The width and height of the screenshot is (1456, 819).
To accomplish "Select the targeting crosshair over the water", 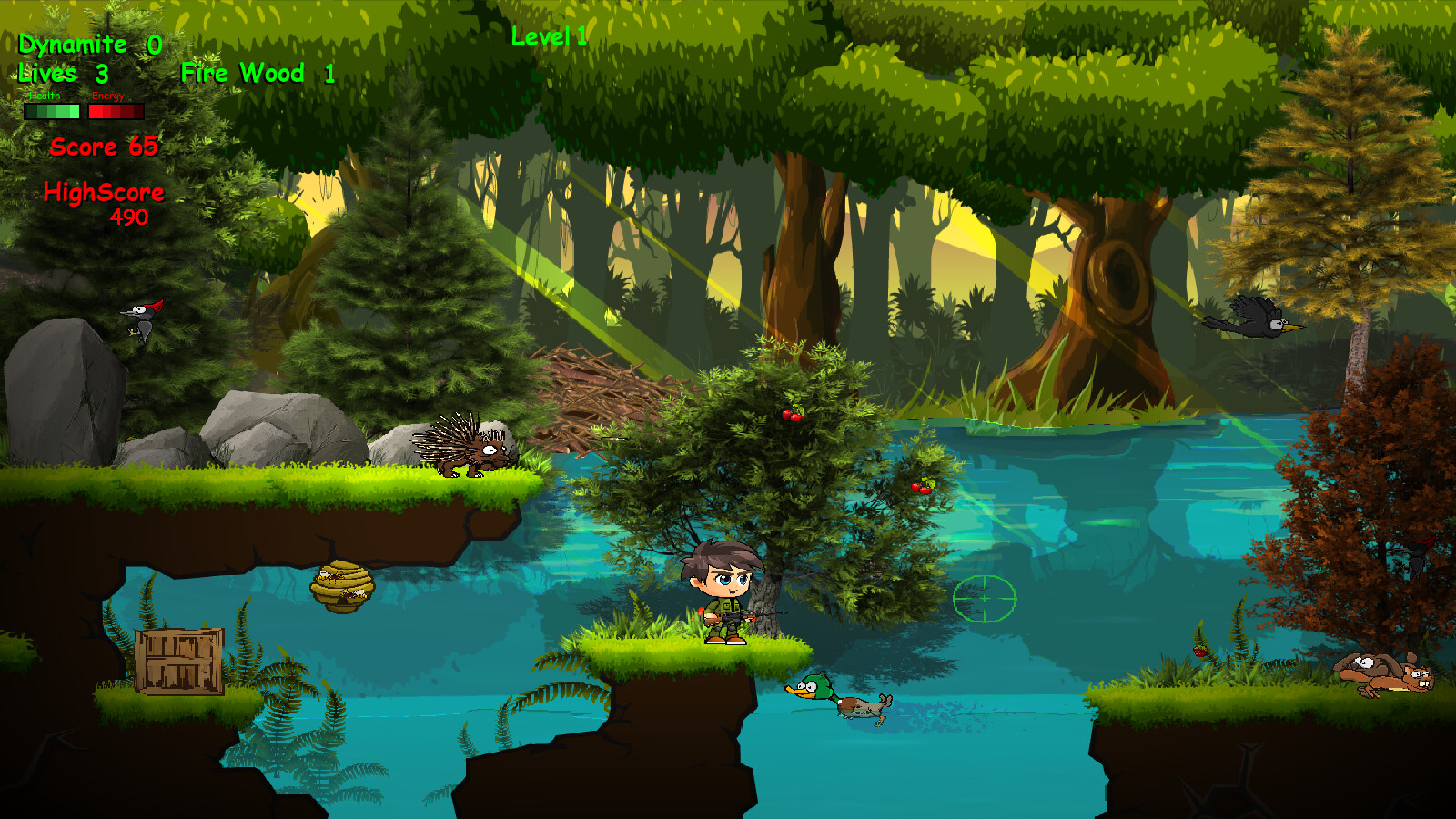I will [x=983, y=601].
